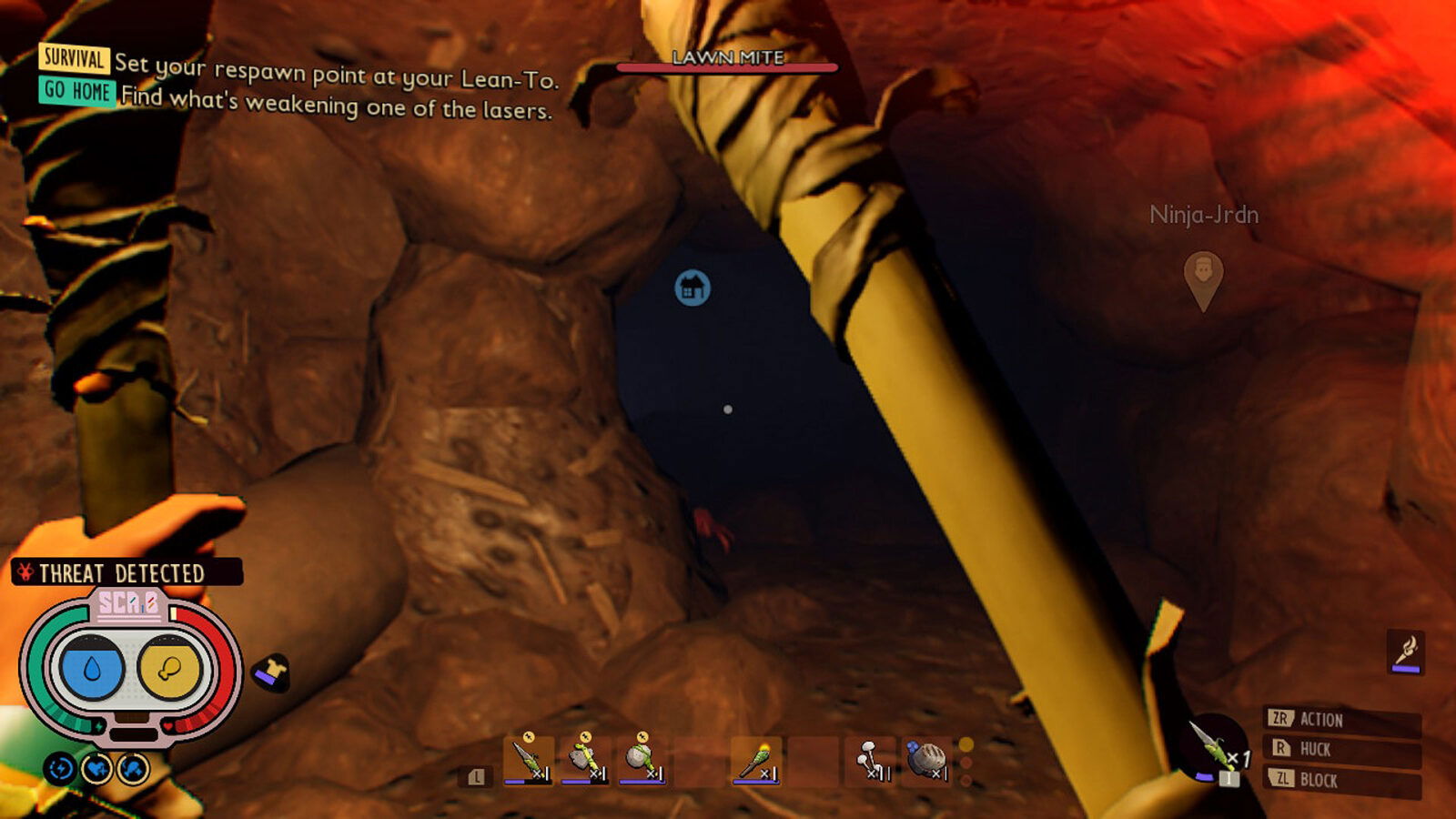
Task: Select the Ninja-Jrdn player marker
Action: pos(1203,278)
